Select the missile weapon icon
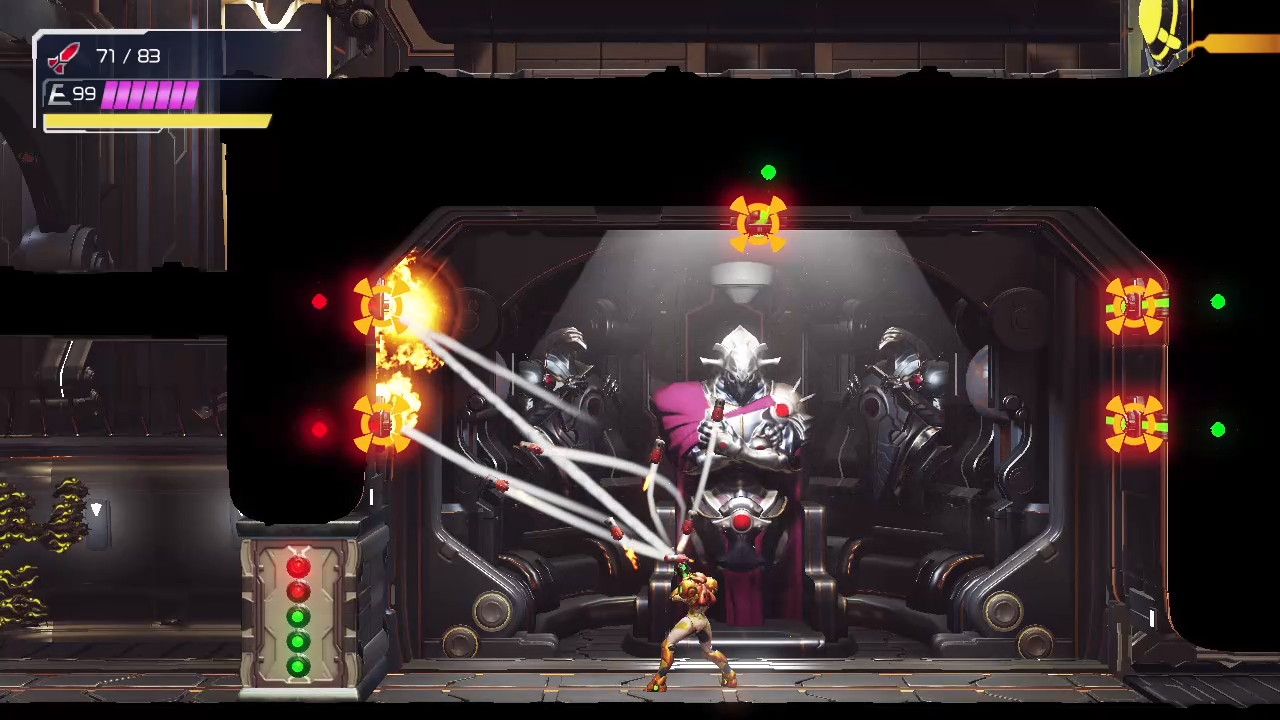Image resolution: width=1280 pixels, height=720 pixels. (x=65, y=57)
